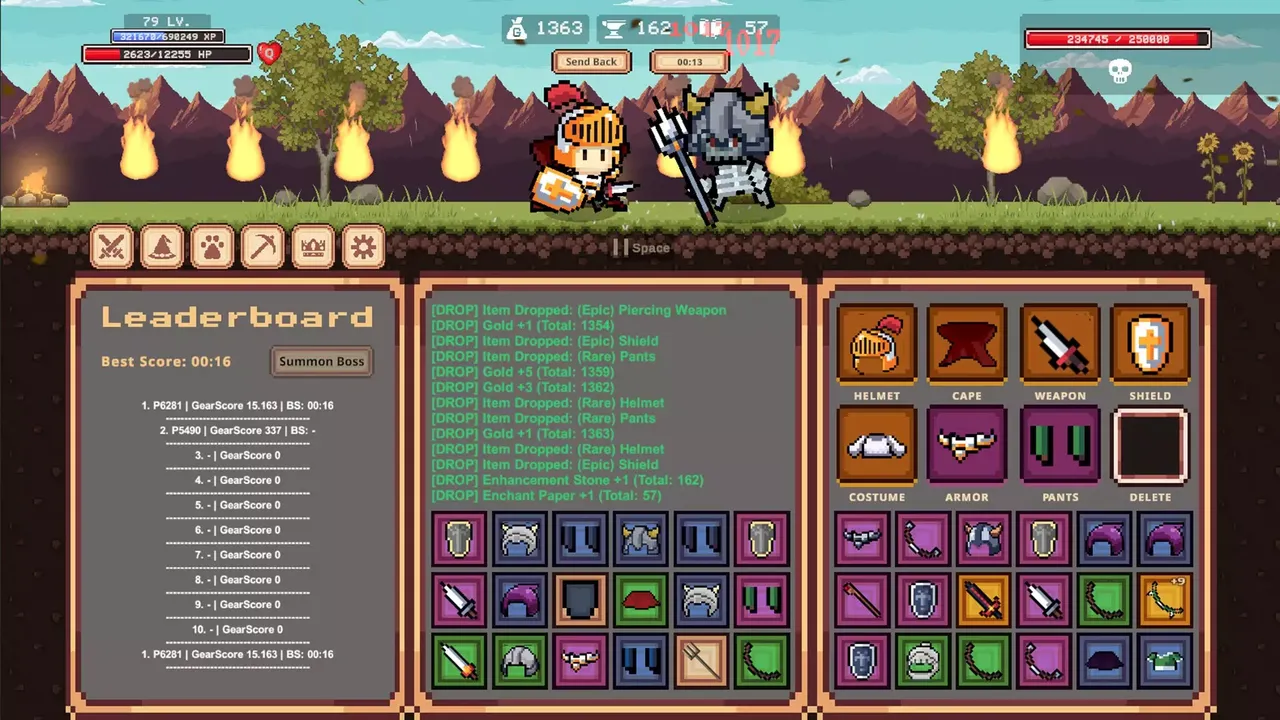
Task: Click the empty Delete slot
Action: pyautogui.click(x=1149, y=446)
